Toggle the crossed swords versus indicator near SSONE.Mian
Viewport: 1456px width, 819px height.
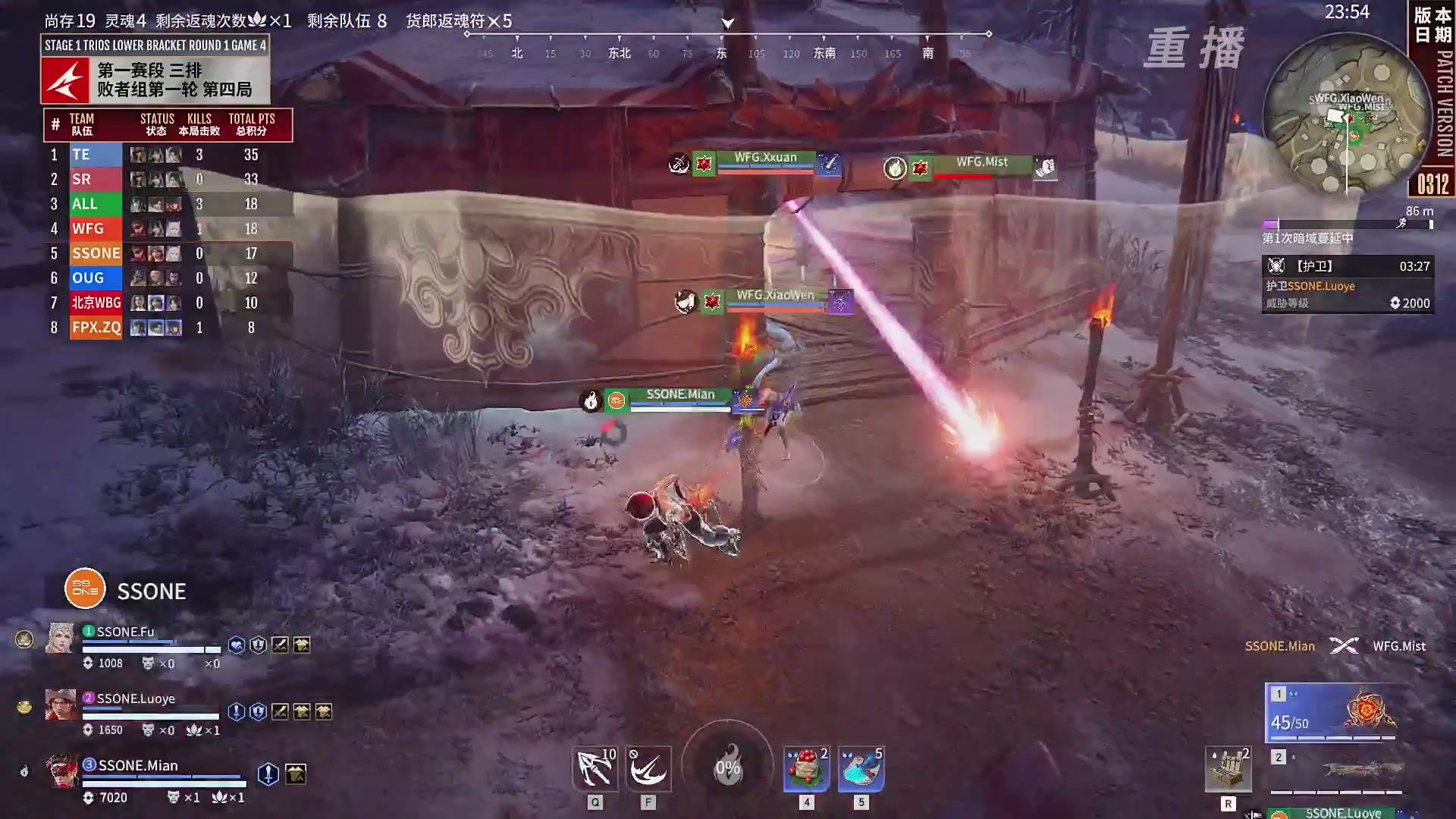pyautogui.click(x=1344, y=646)
